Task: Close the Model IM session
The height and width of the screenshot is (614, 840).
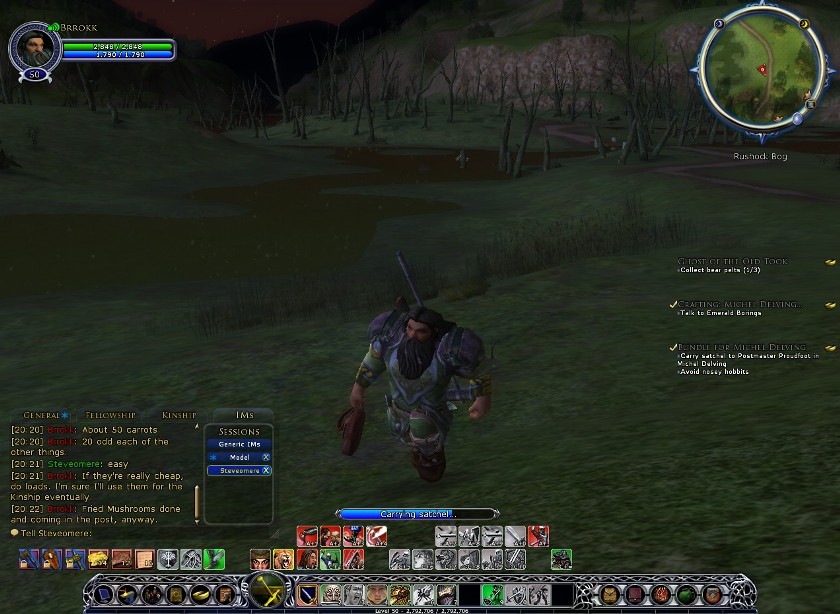Action: click(266, 457)
